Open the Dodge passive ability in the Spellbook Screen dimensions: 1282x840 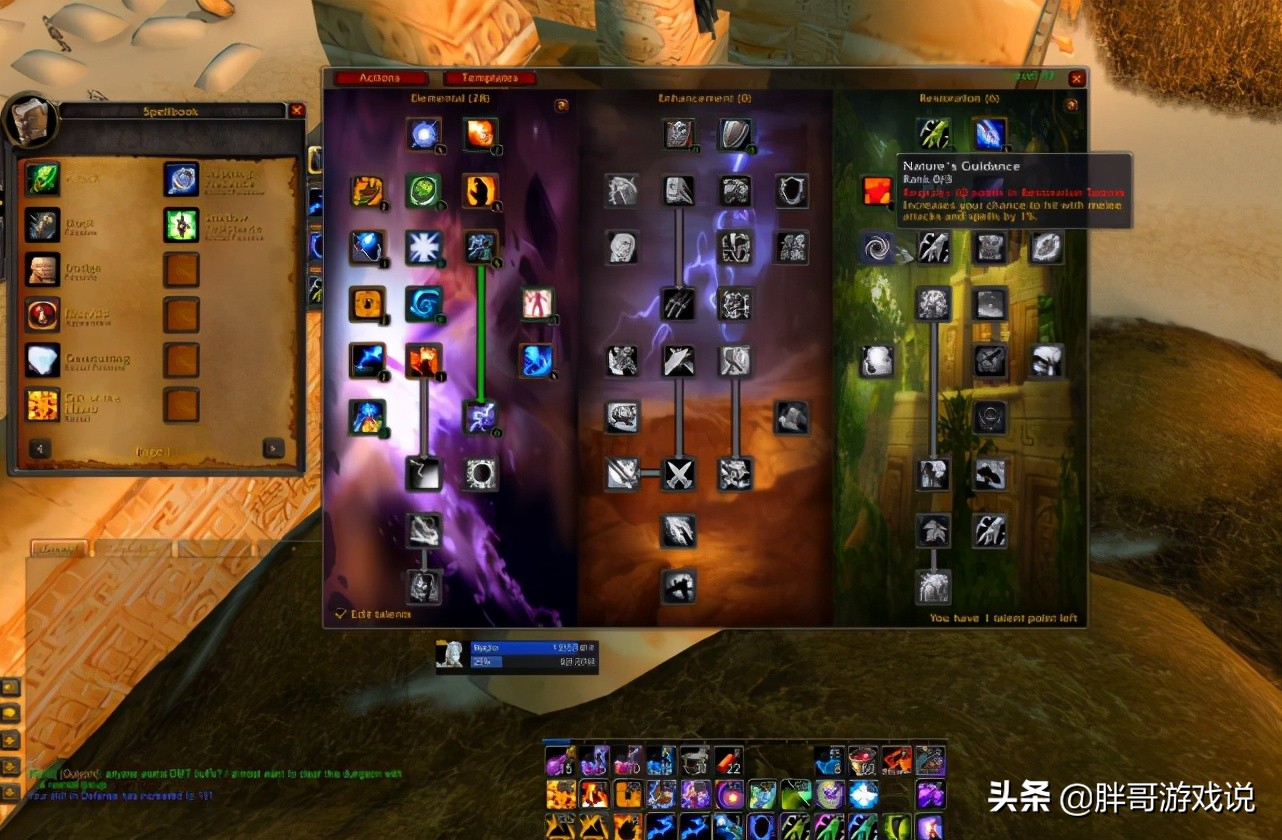click(x=43, y=271)
